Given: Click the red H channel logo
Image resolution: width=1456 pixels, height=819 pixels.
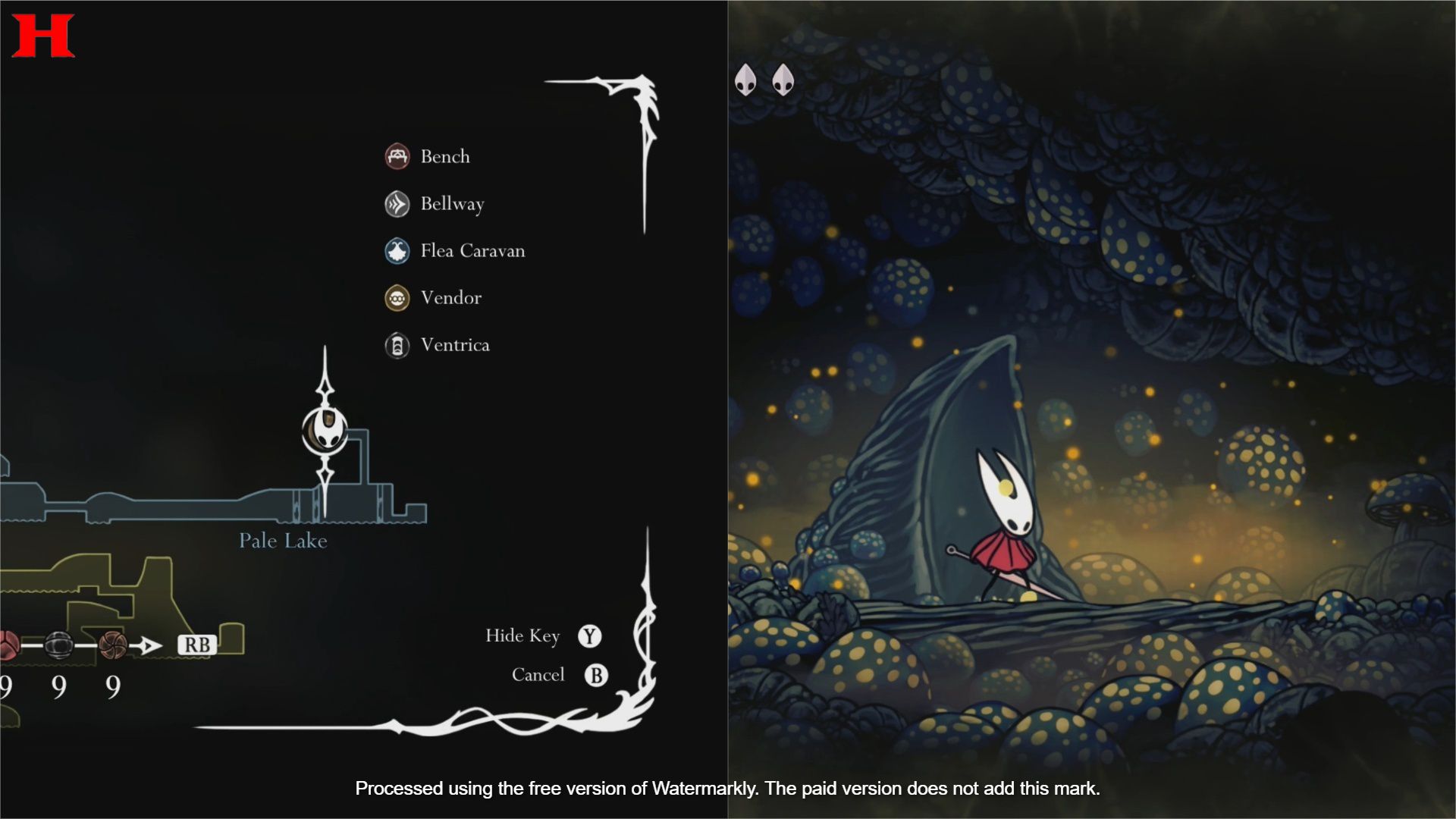Looking at the screenshot, I should pos(42,36).
